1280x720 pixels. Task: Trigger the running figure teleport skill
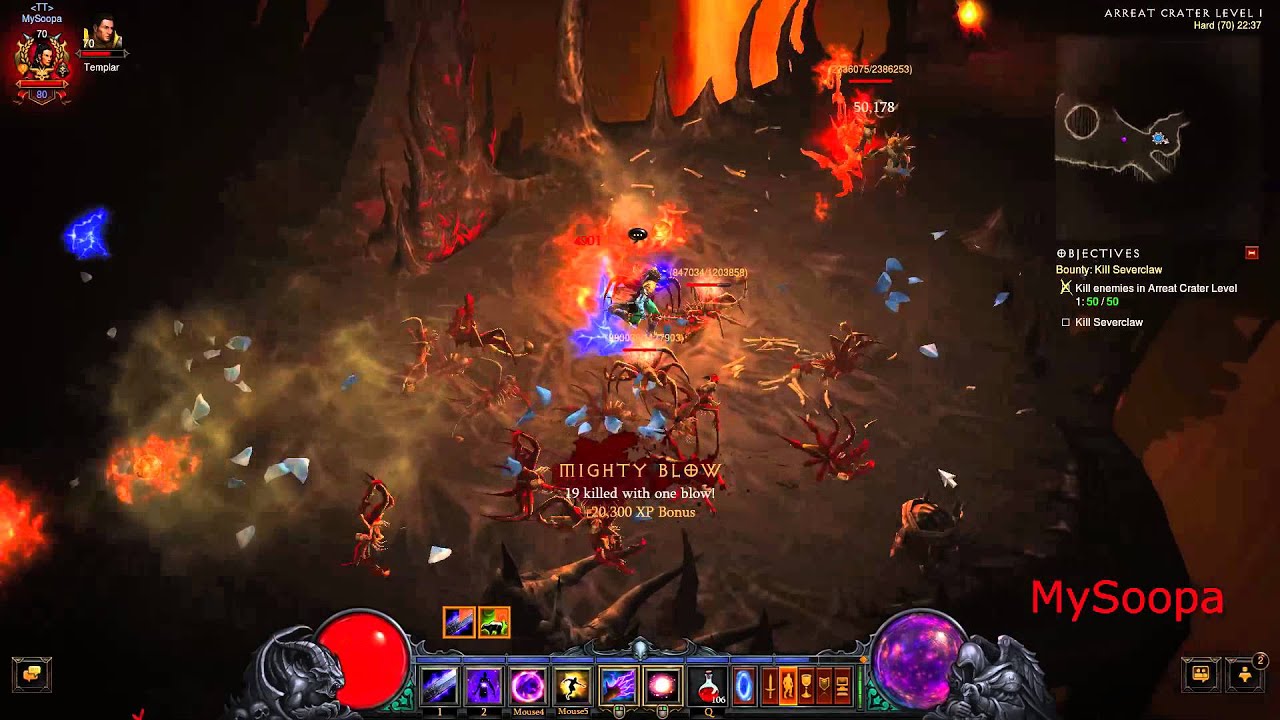pyautogui.click(x=572, y=687)
